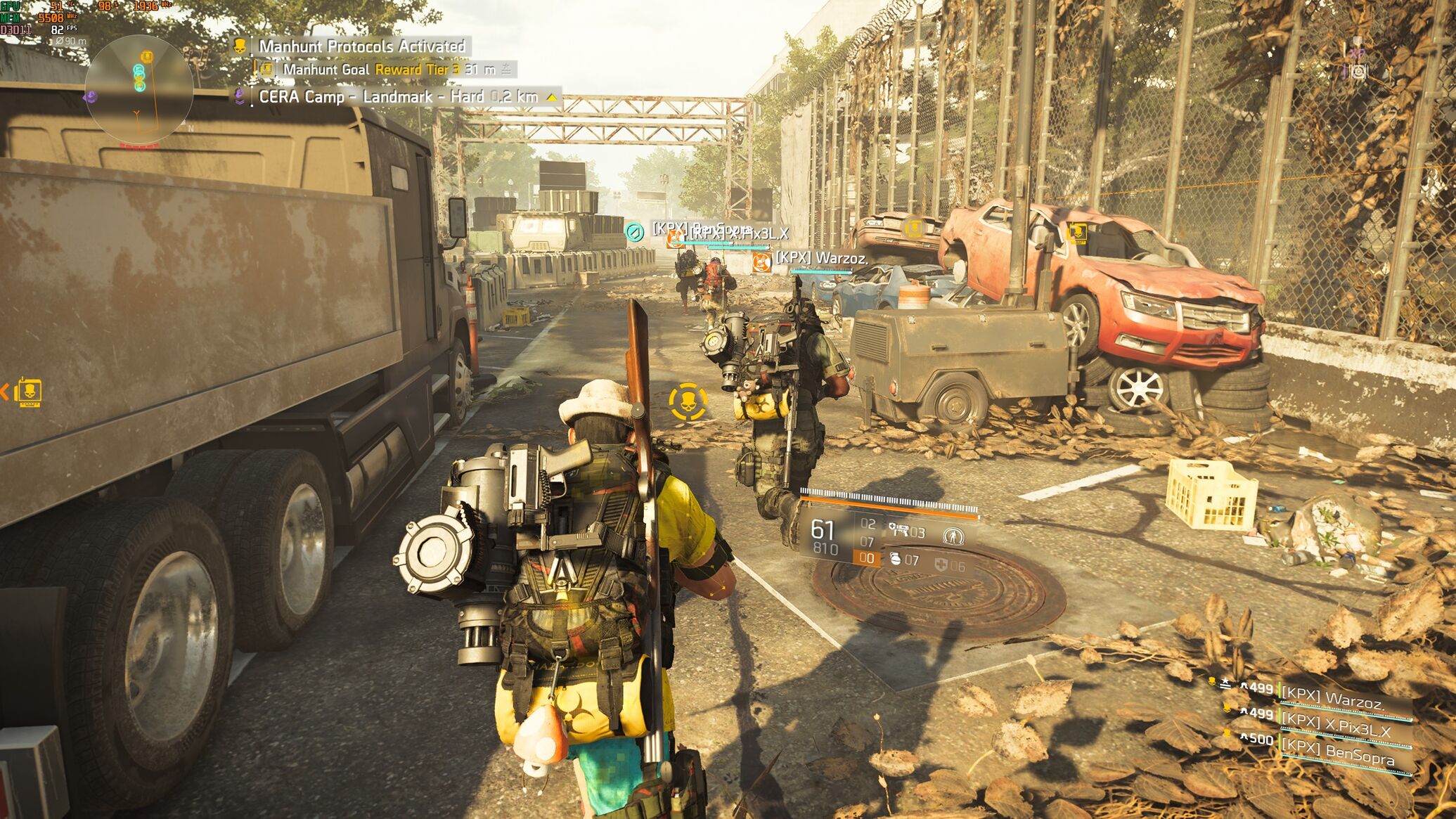Click the yellow manhunt goal marker on minimap
This screenshot has height=819, width=1456.
[146, 56]
